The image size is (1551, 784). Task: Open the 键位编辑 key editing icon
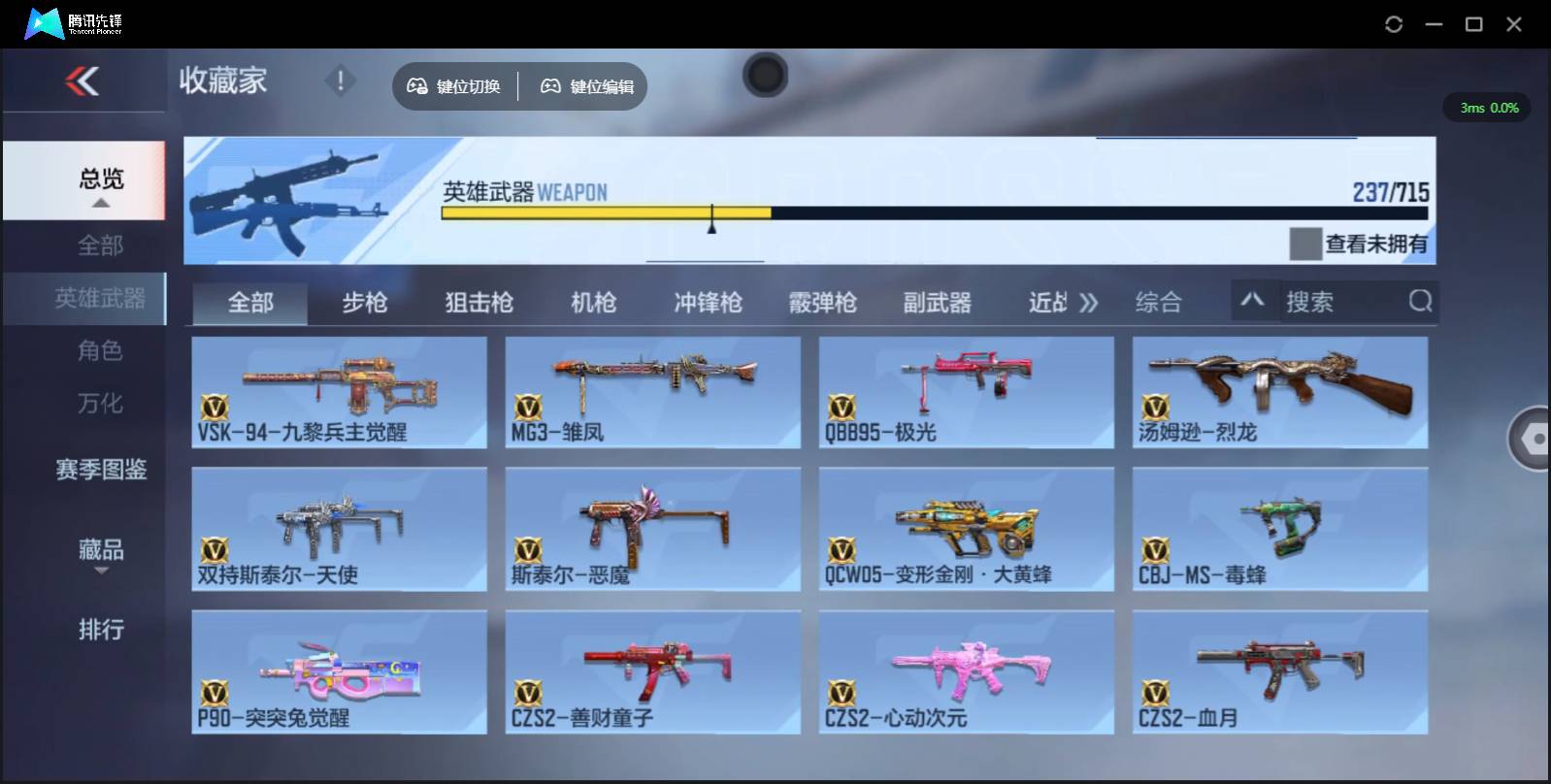[550, 85]
